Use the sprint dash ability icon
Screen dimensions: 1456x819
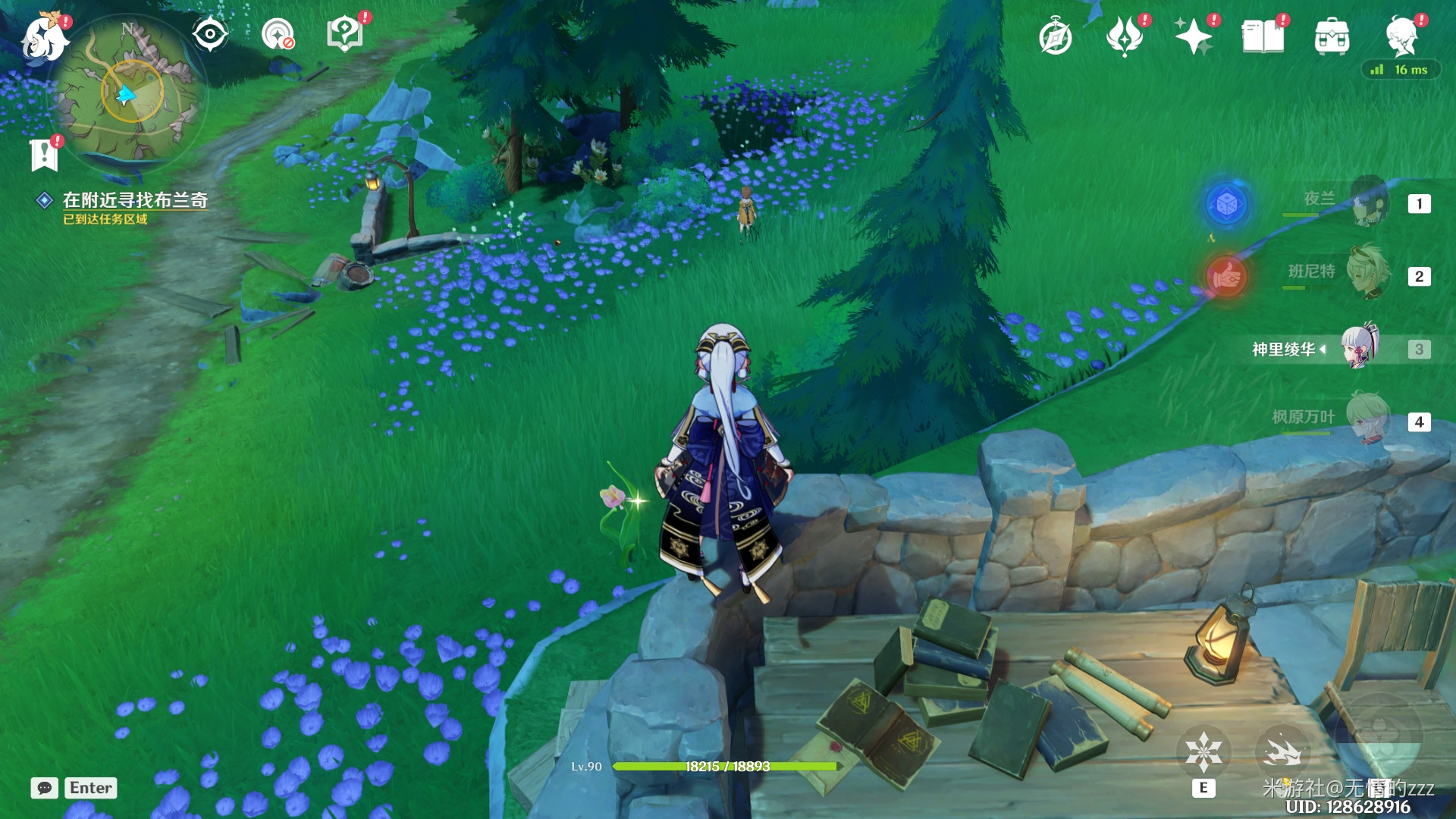[1282, 752]
